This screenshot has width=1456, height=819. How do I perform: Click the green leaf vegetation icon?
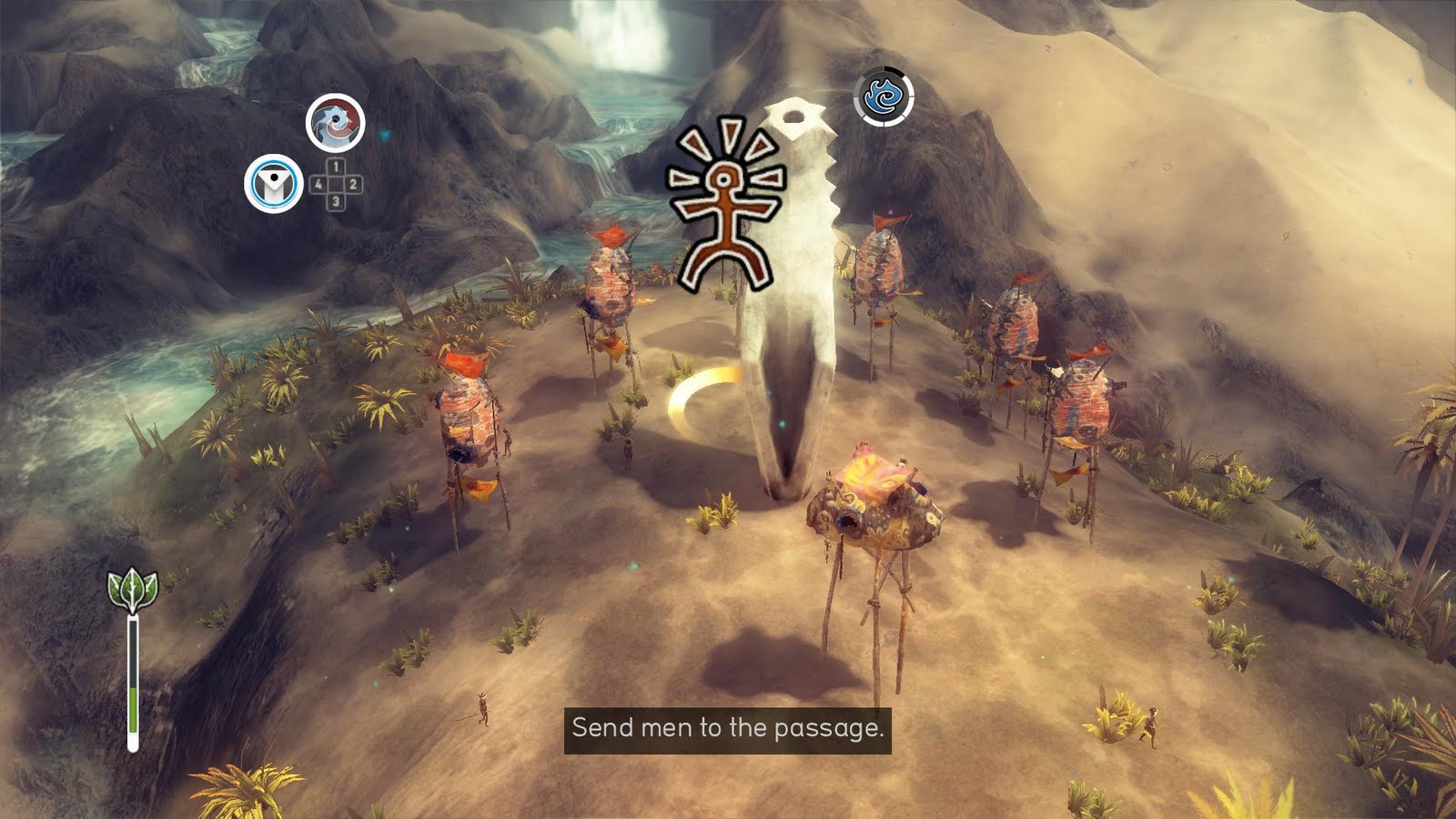[133, 590]
